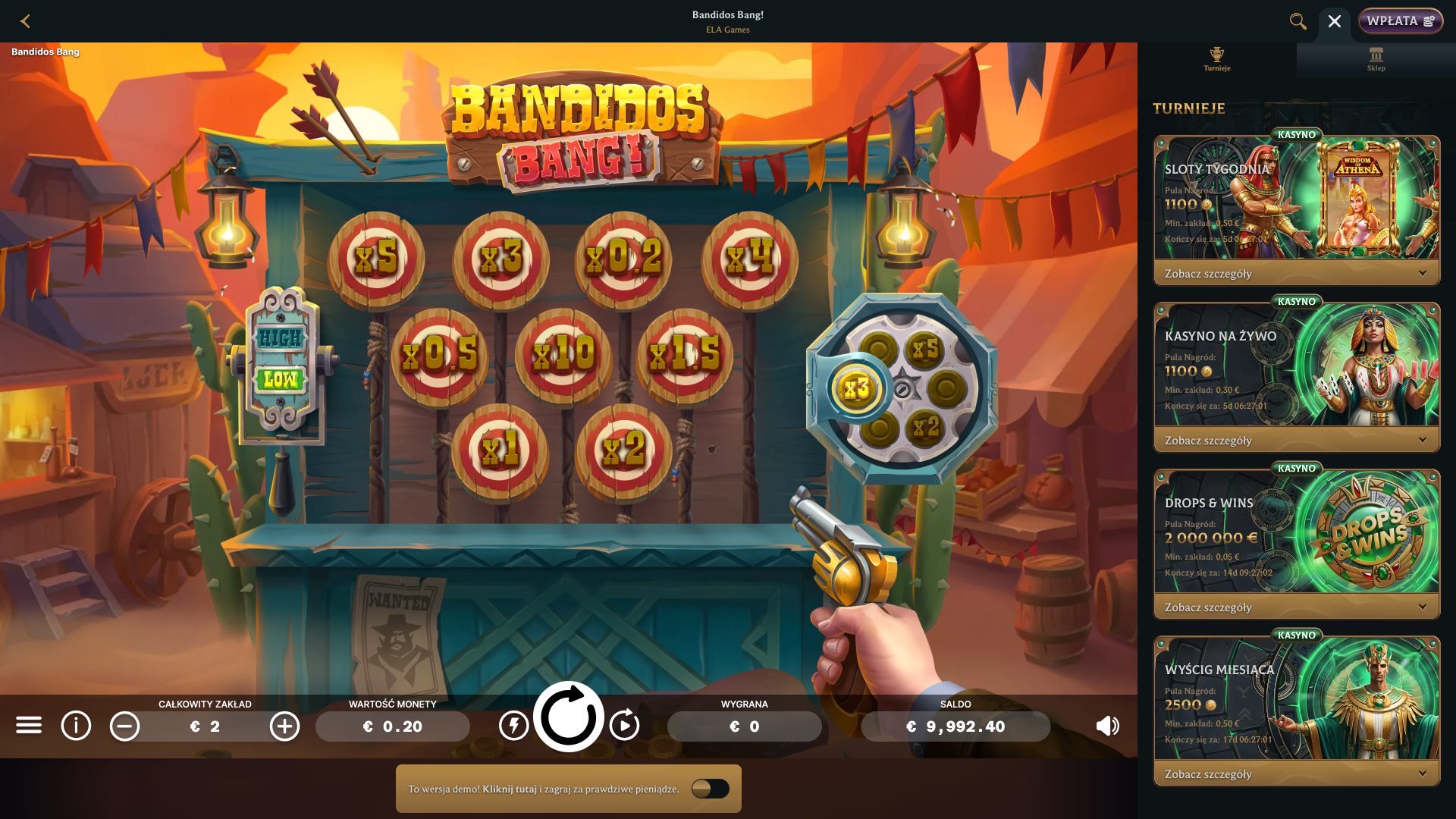Image resolution: width=1456 pixels, height=819 pixels.
Task: Click Kliknij tutaj to play for real money
Action: (x=510, y=789)
